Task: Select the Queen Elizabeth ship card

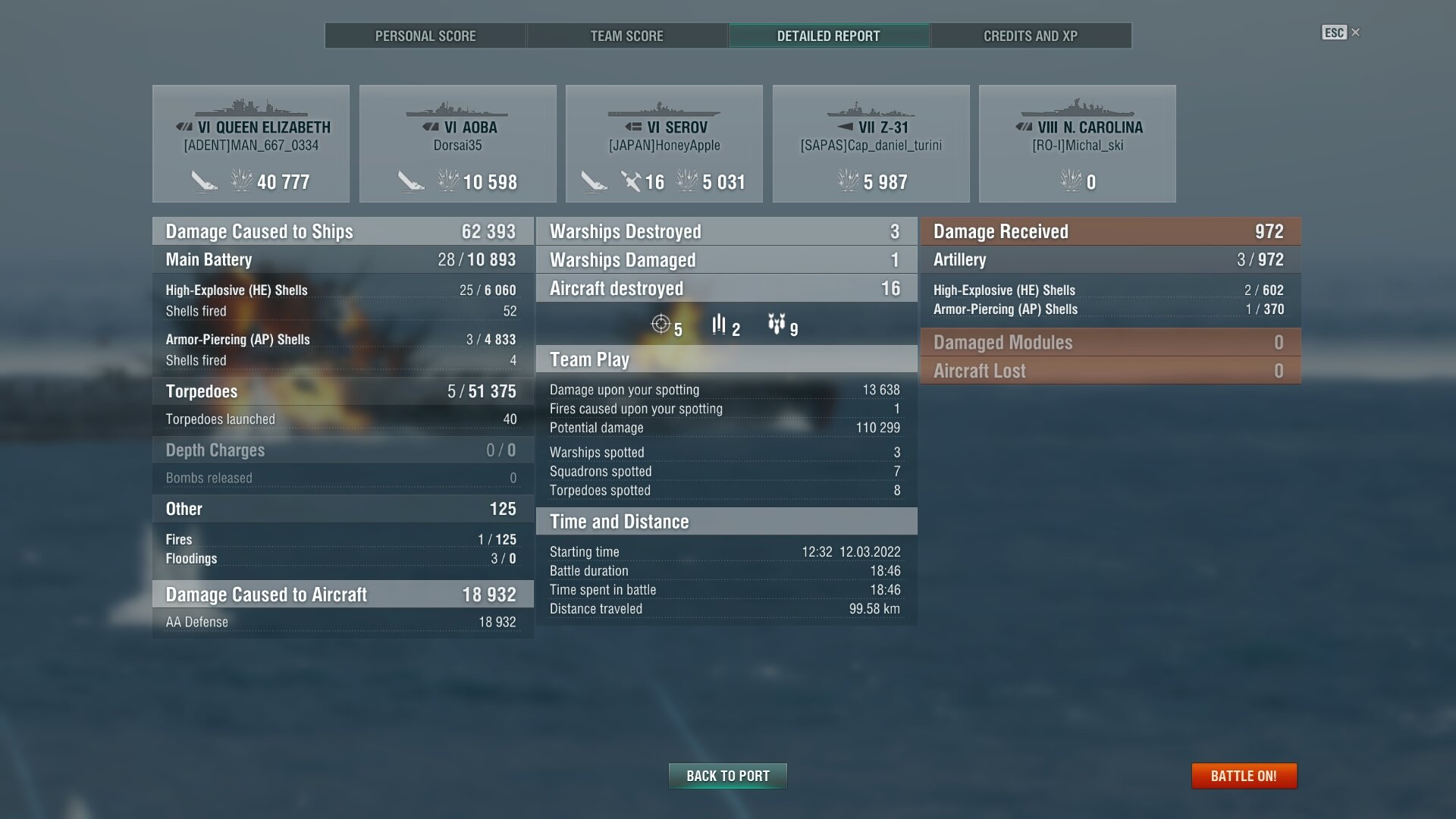Action: point(251,143)
